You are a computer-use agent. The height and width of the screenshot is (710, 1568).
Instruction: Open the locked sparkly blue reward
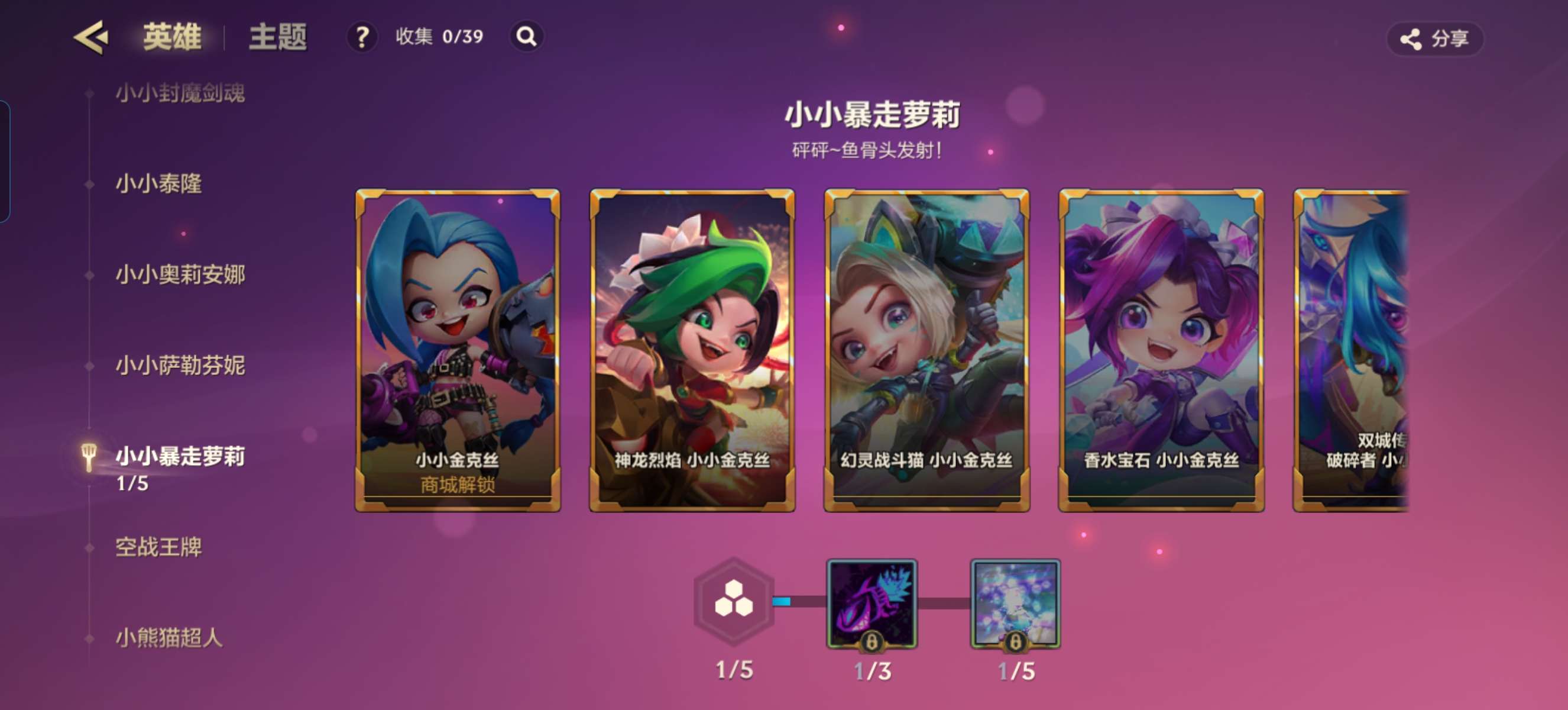coord(1015,603)
